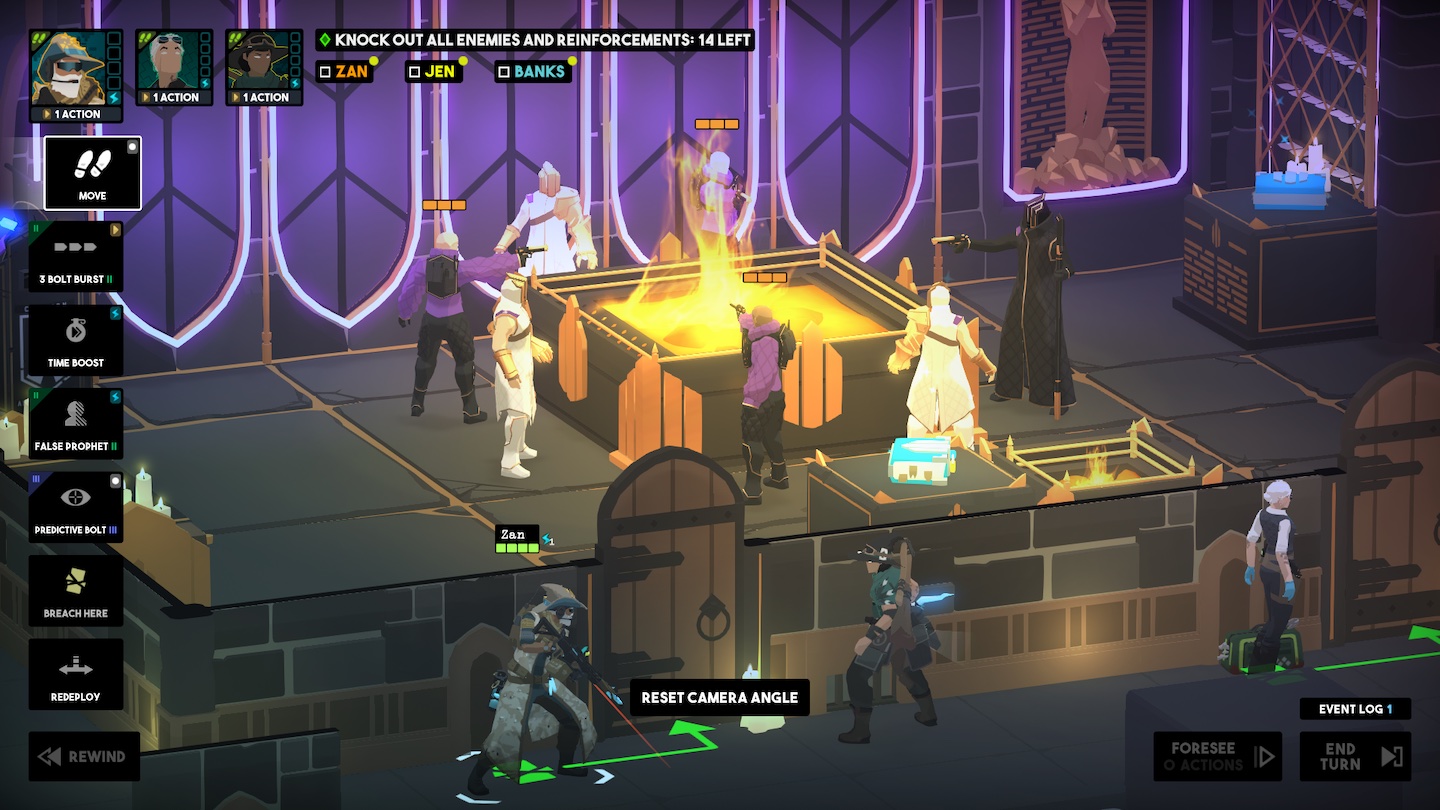Screen dimensions: 1440x810
Task: Select the Move action
Action: tap(92, 173)
